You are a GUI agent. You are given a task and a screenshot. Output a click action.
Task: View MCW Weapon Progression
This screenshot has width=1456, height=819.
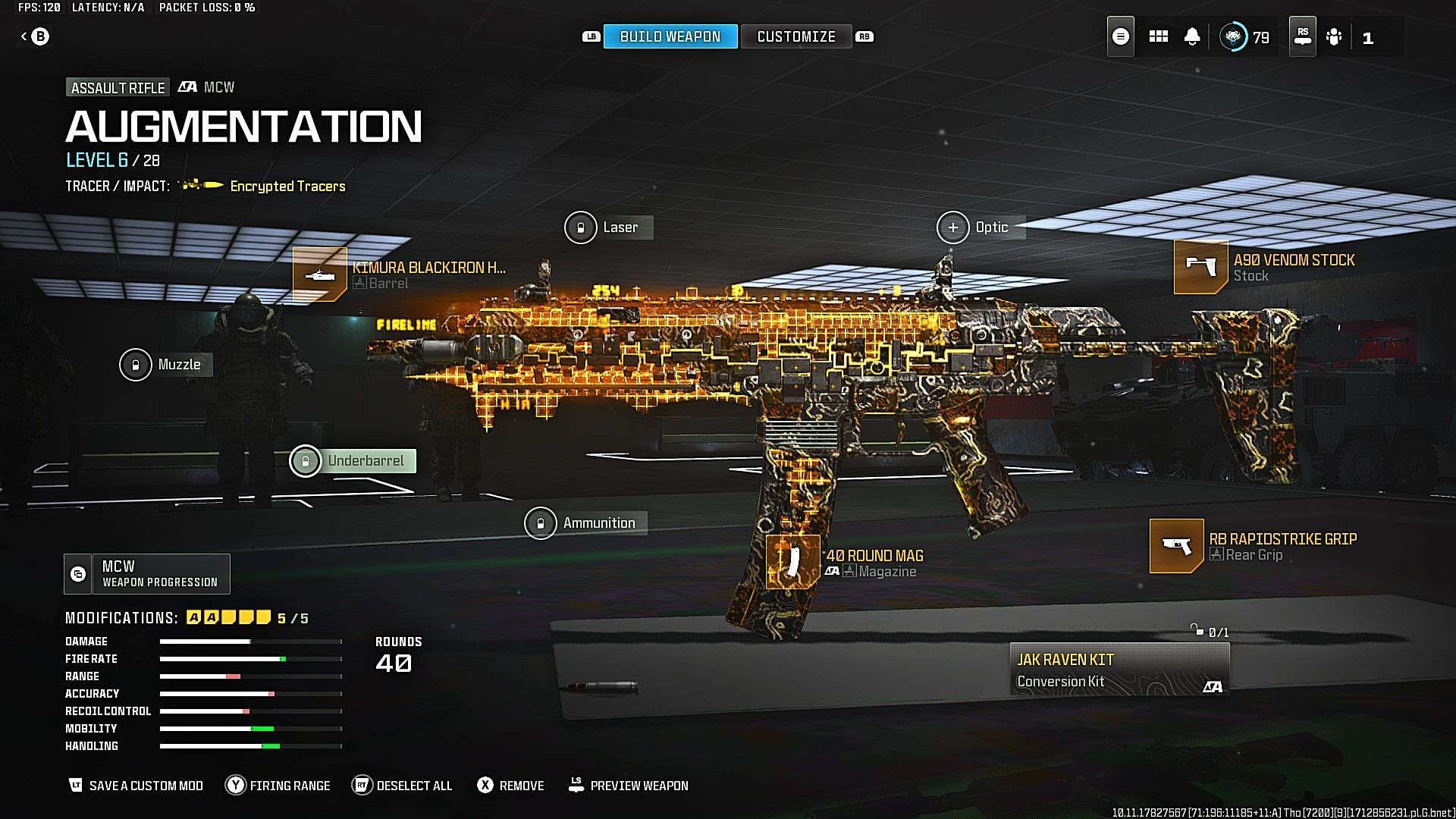tap(147, 574)
